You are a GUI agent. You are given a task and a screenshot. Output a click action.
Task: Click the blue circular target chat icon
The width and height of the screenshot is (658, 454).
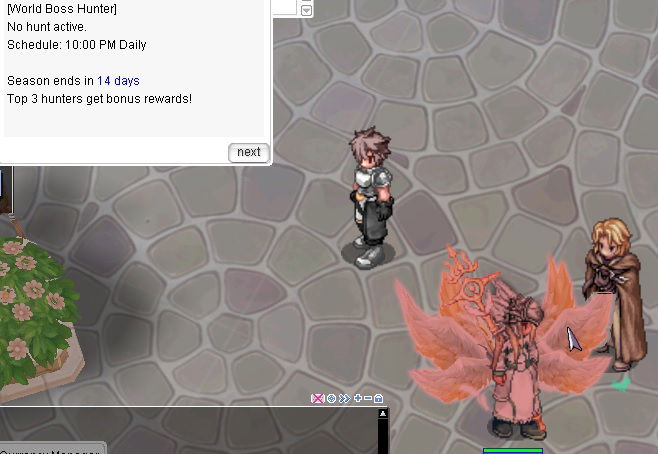(331, 398)
